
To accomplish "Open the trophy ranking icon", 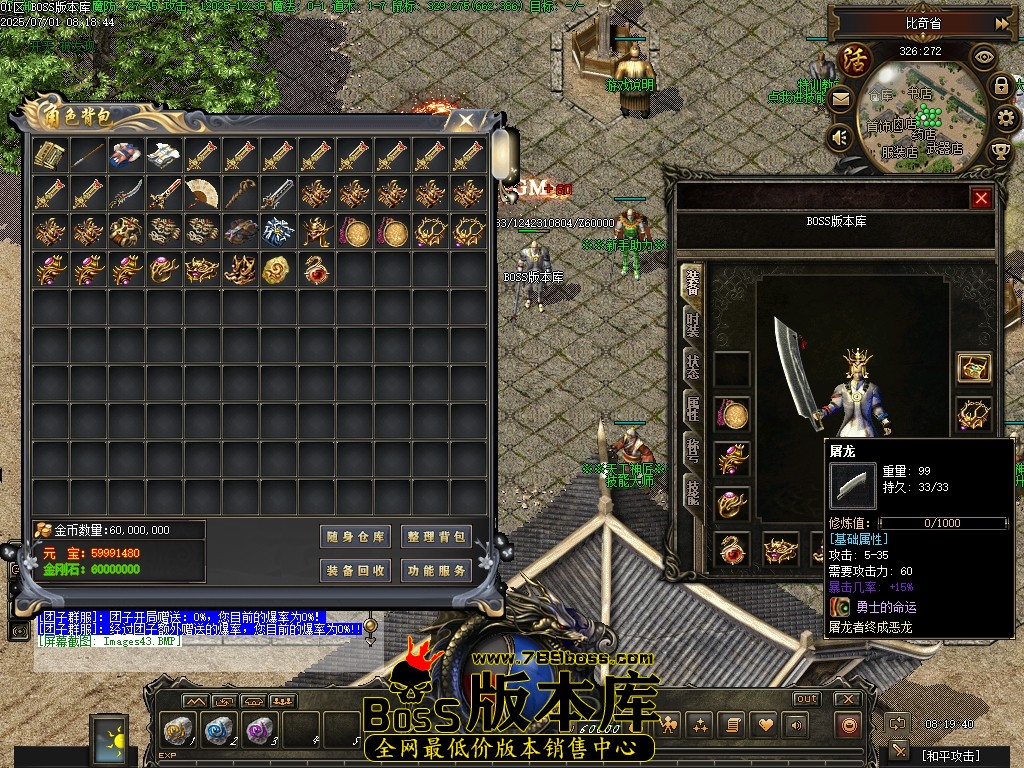I will coord(1000,151).
